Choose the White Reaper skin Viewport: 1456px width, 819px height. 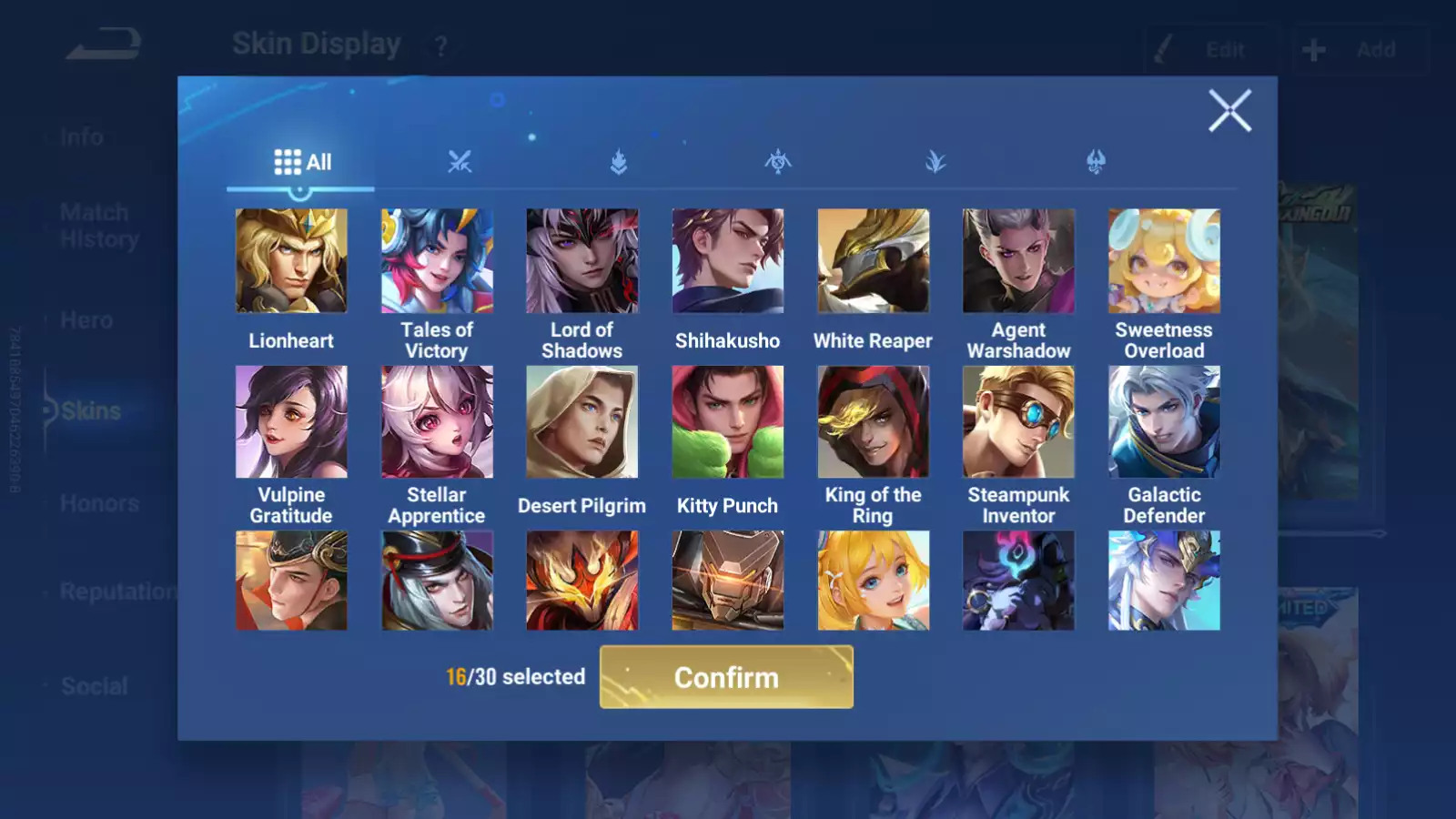coord(874,261)
